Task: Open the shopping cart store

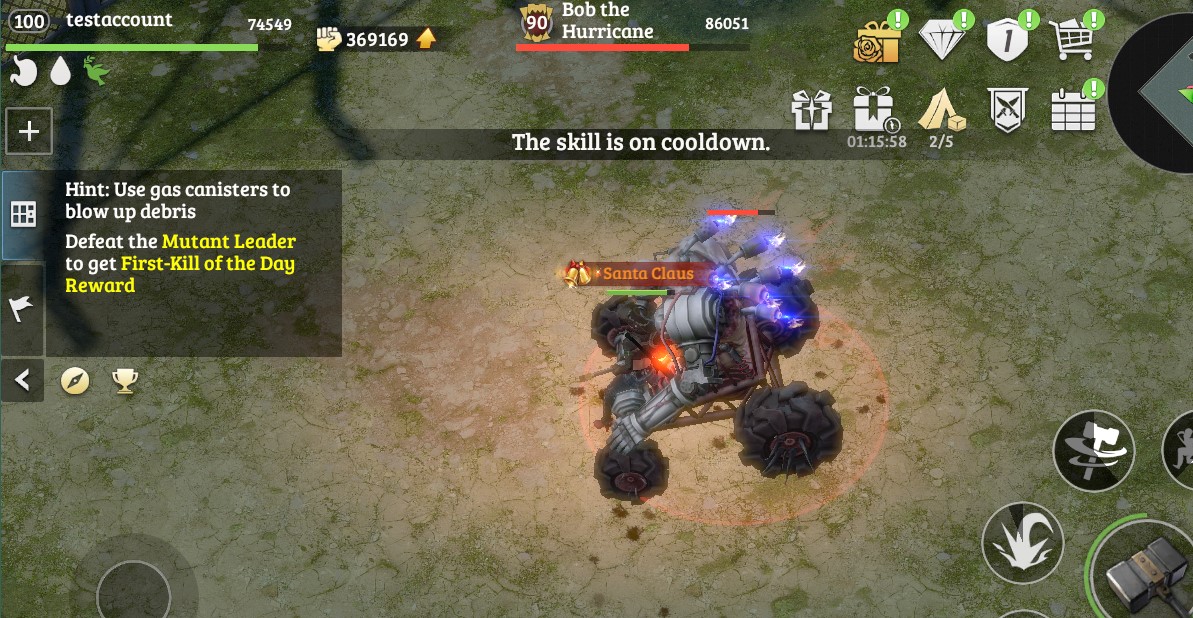Action: tap(1071, 40)
